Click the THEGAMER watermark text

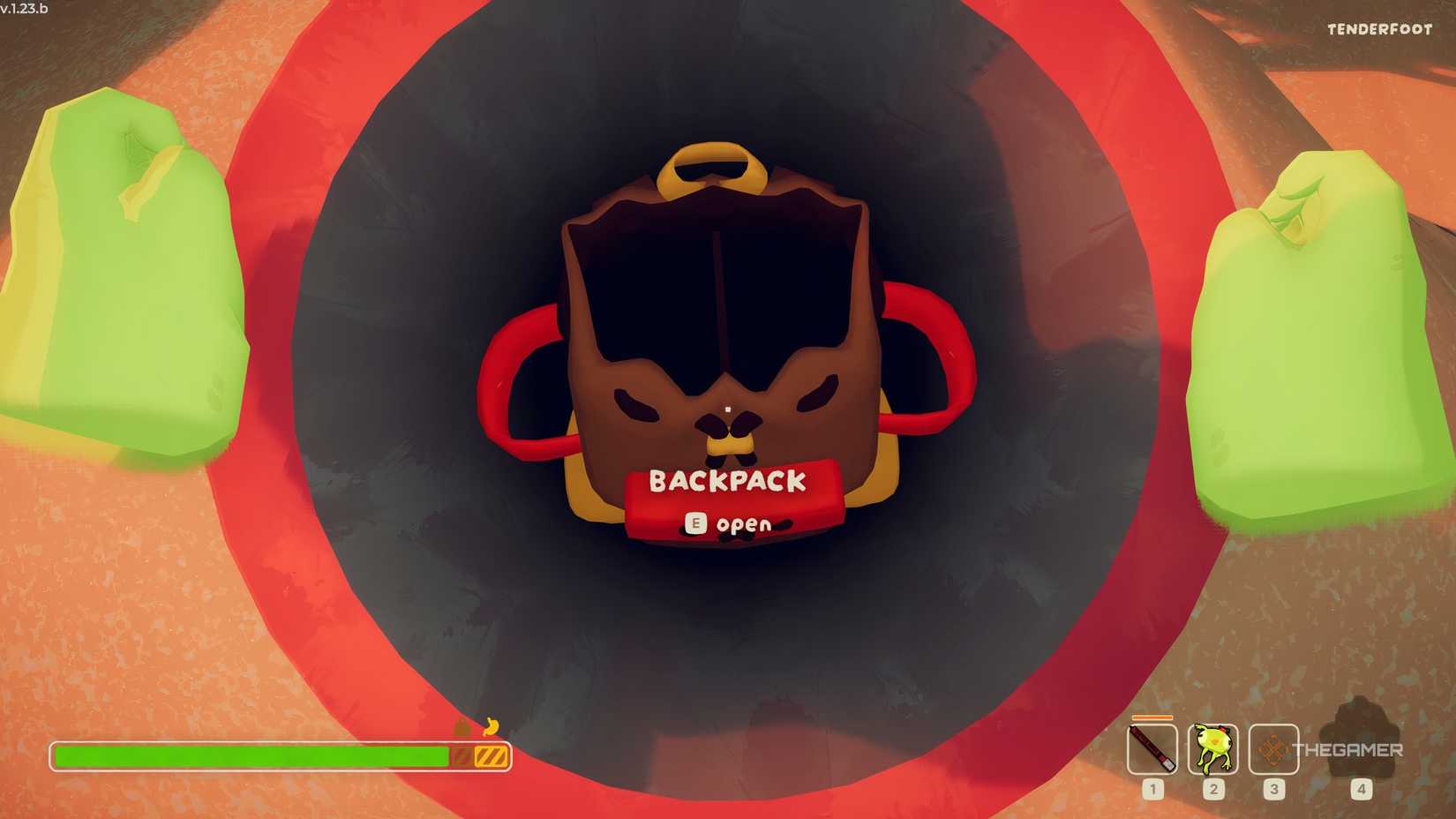pos(1350,749)
